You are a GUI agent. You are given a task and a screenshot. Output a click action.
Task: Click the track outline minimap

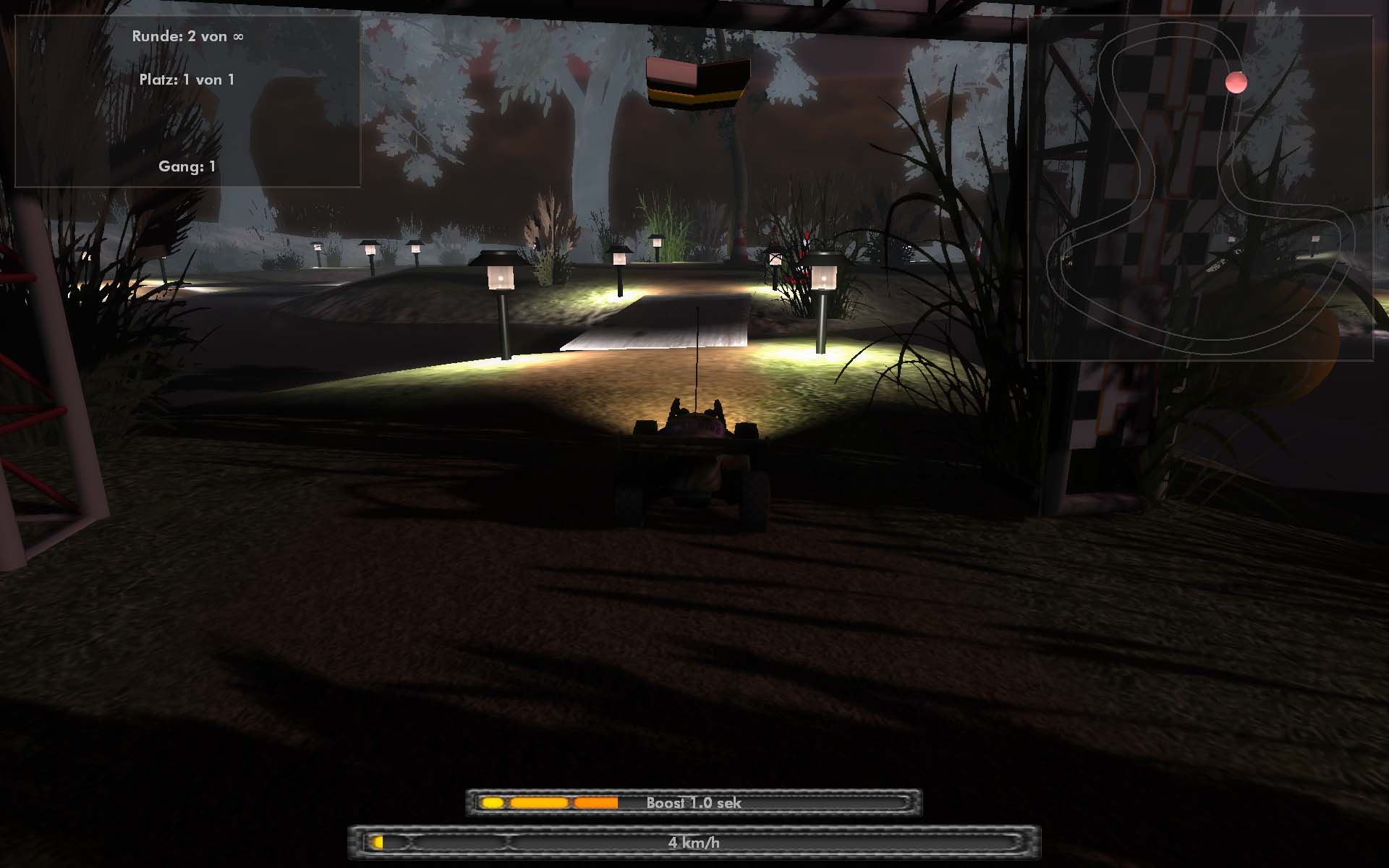(x=1199, y=190)
